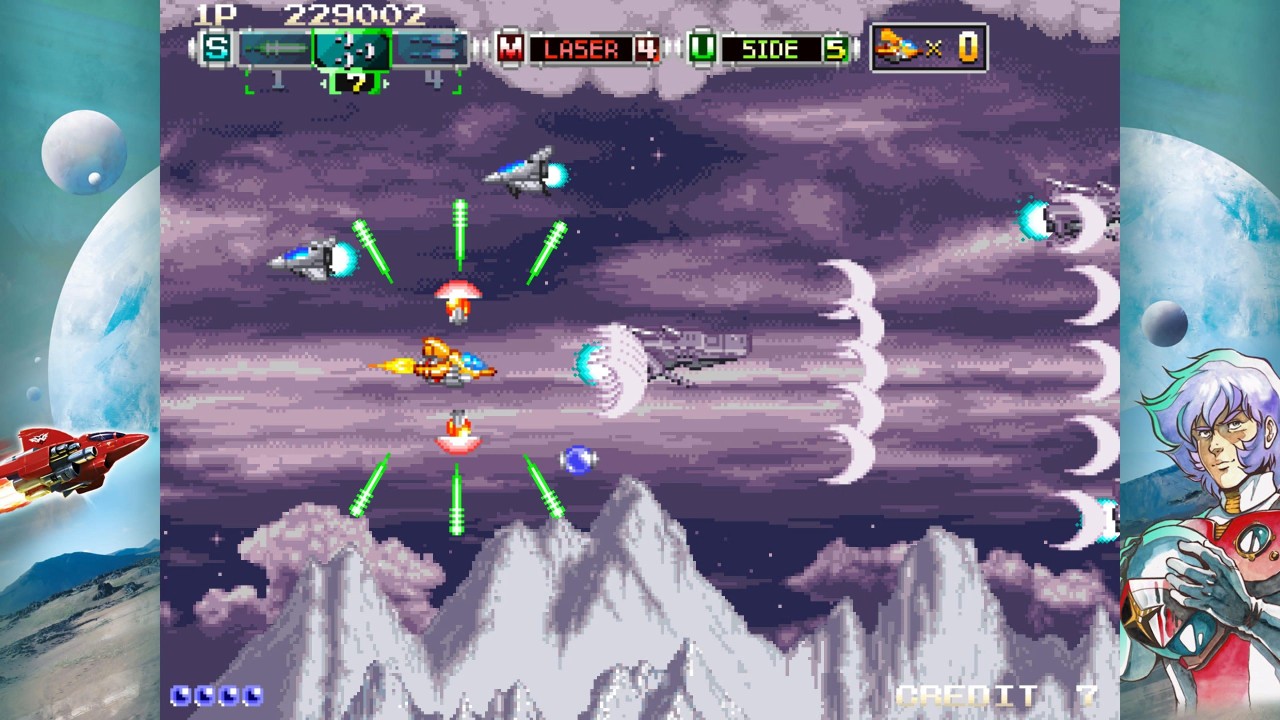Click the green U unit badge

pyautogui.click(x=703, y=48)
